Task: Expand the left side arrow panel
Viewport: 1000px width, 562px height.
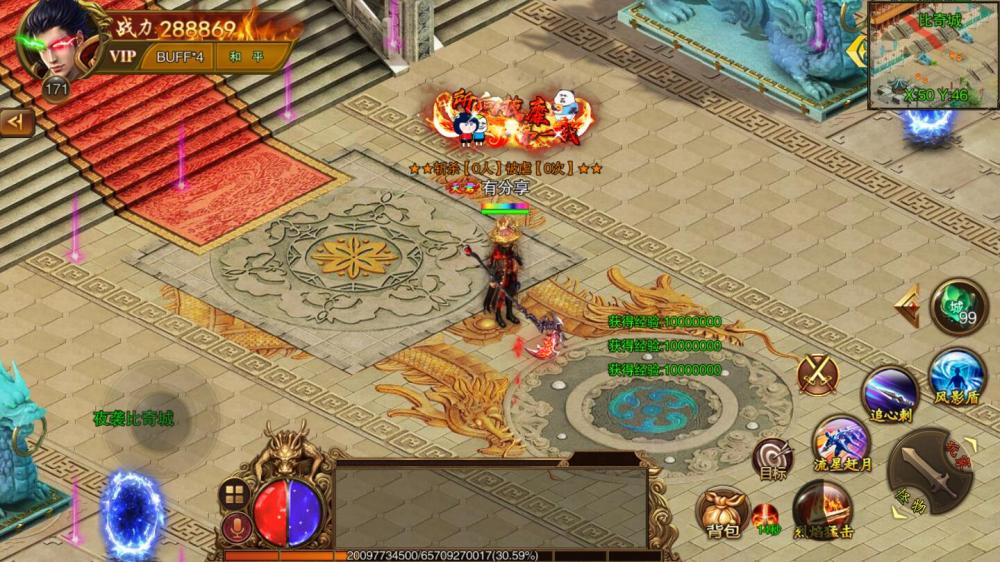Action: tap(16, 122)
